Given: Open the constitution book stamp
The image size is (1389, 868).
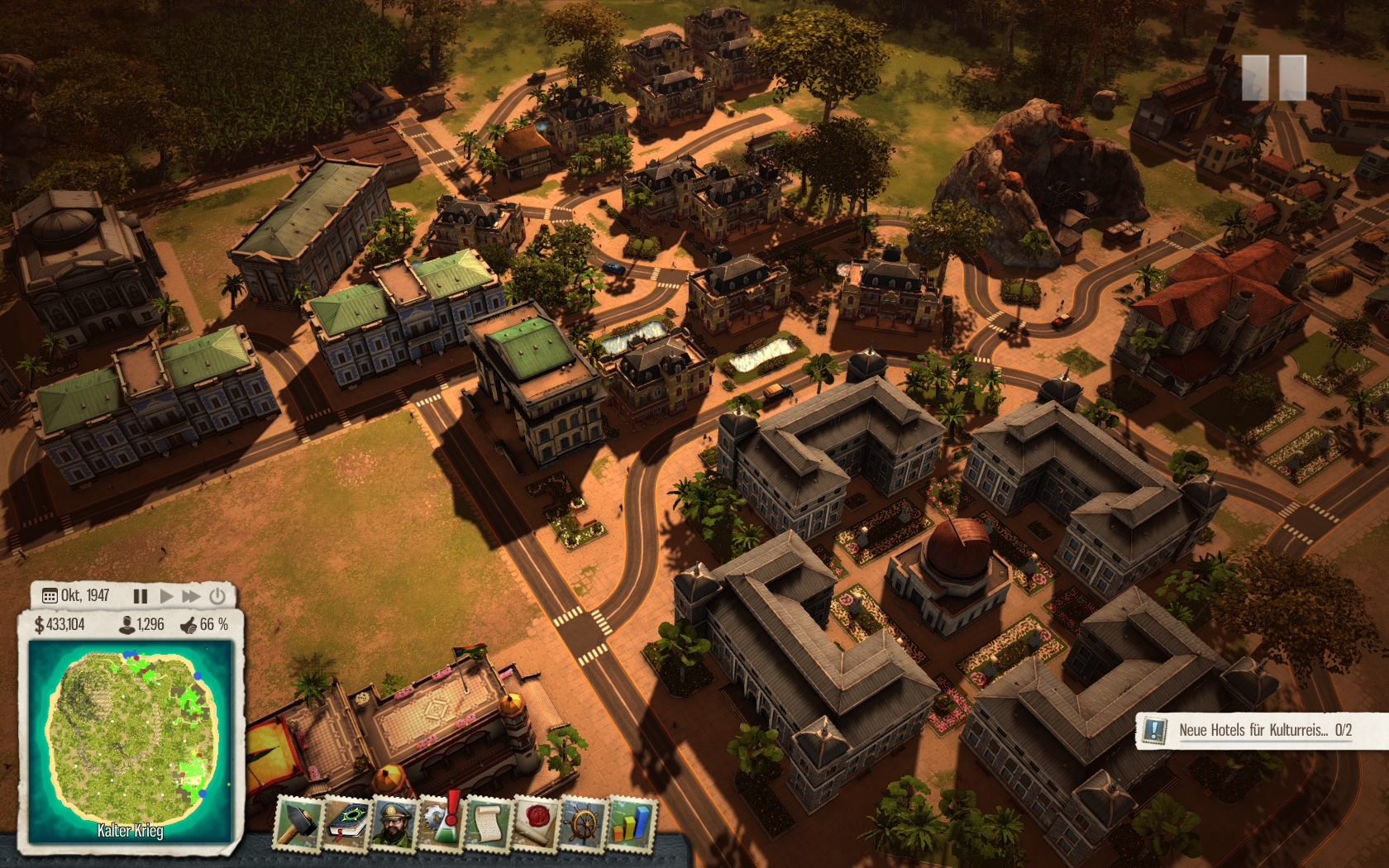Looking at the screenshot, I should (348, 823).
